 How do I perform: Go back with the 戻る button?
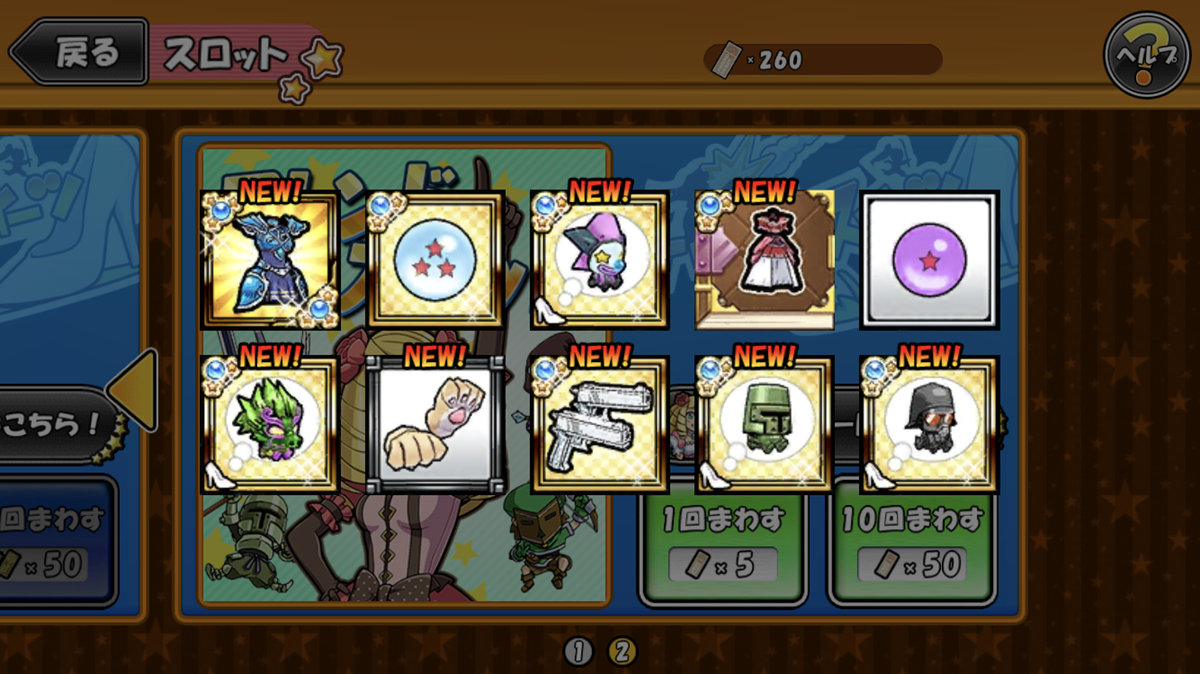click(x=78, y=52)
